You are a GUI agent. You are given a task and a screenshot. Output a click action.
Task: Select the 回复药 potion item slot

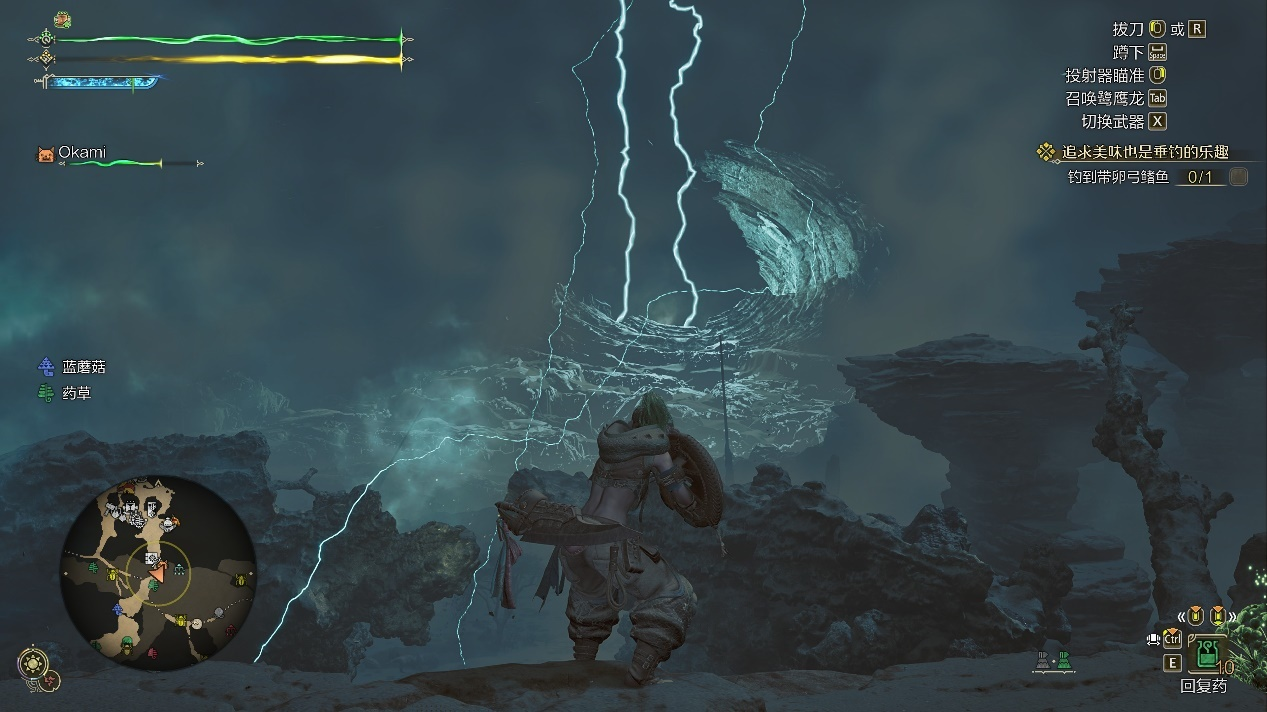[1207, 655]
